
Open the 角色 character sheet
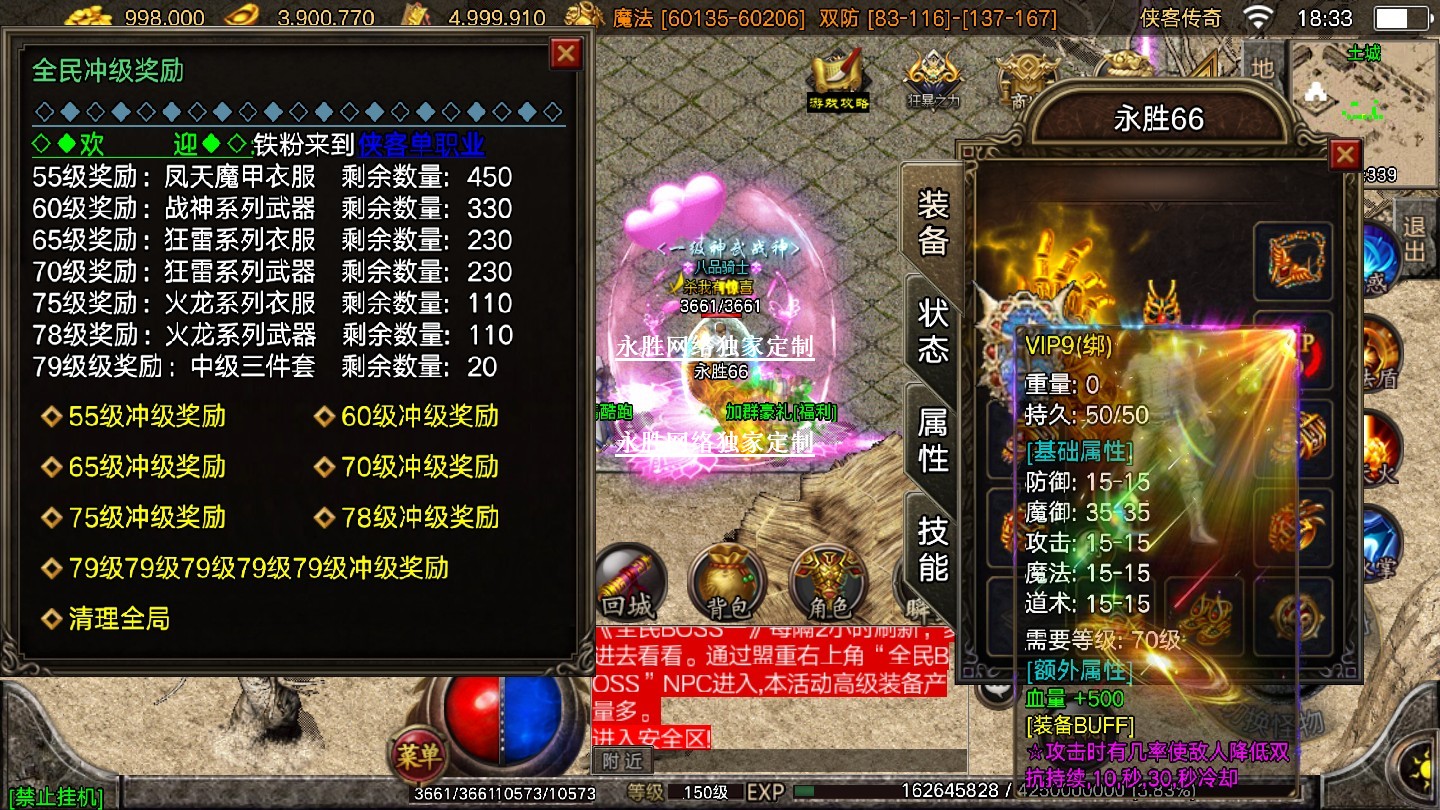pyautogui.click(x=828, y=582)
